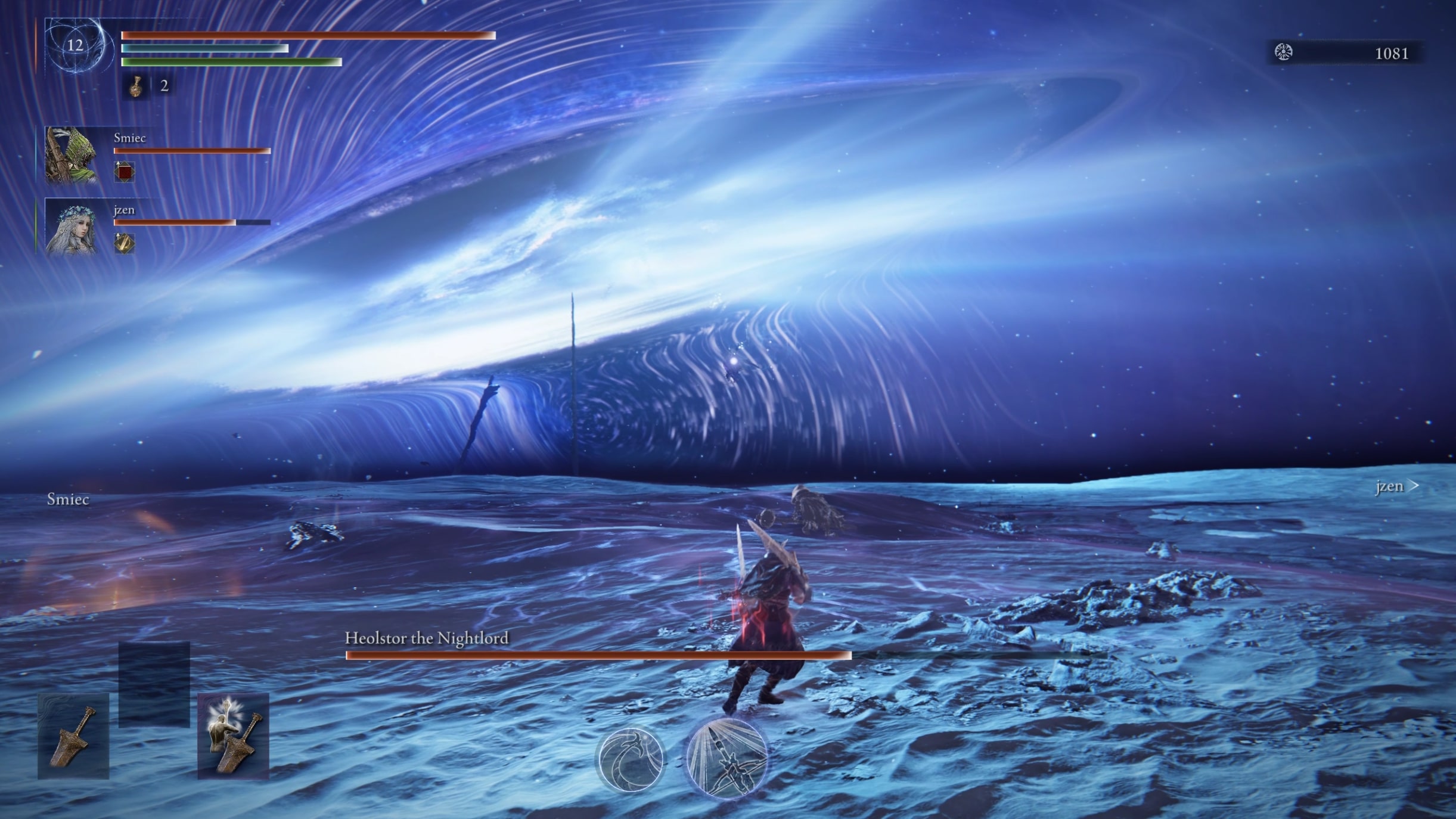Screen dimensions: 1456x819
Task: Select the Smiec name label on screen
Action: click(68, 500)
